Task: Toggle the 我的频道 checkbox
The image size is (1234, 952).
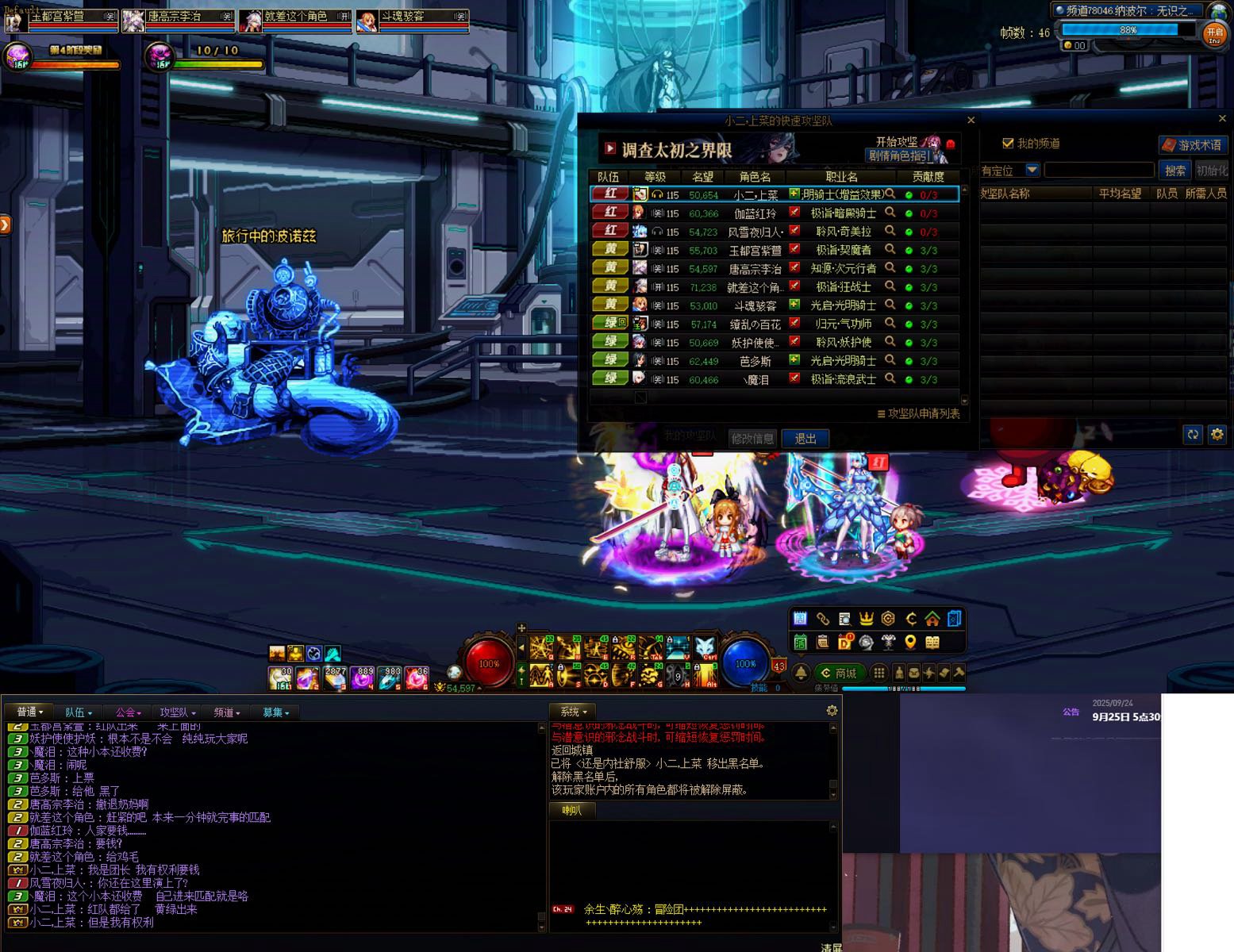Action: point(1008,144)
